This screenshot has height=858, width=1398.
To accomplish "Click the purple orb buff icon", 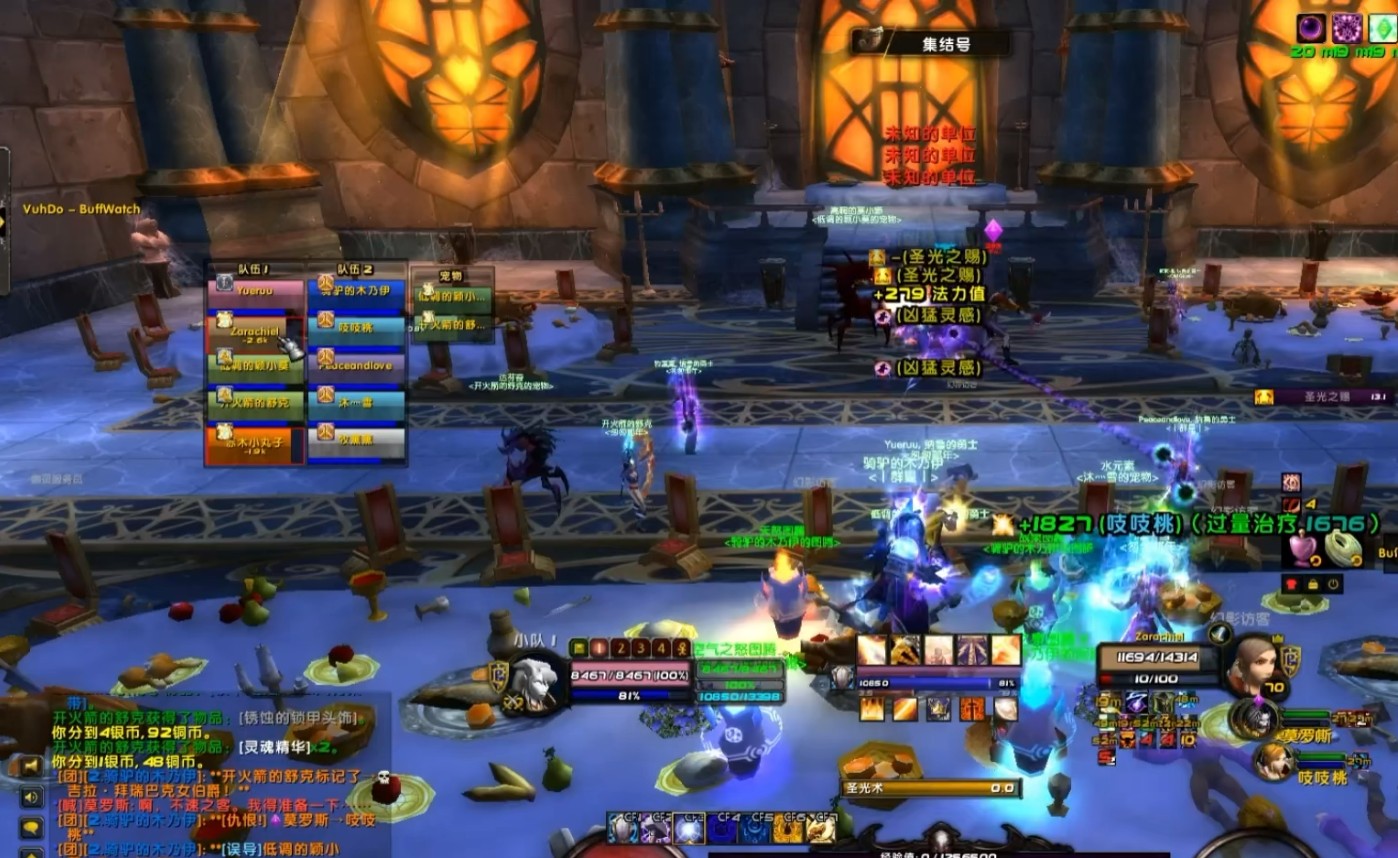I will 1311,28.
